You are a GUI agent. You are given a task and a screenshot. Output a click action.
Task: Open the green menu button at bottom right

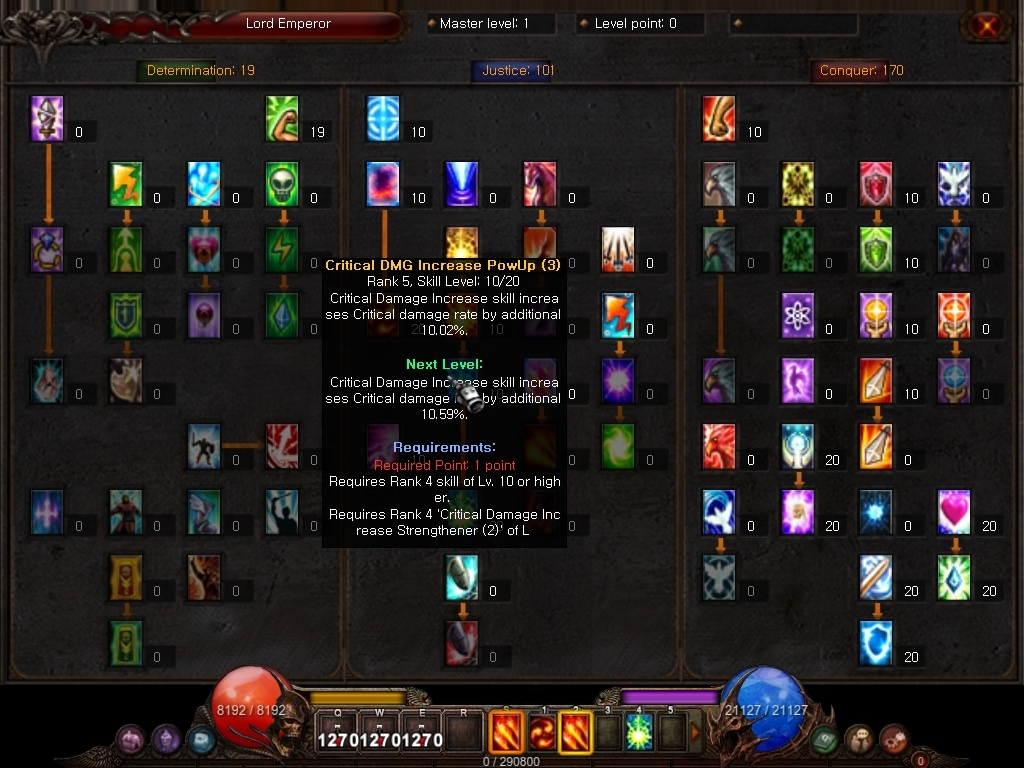click(x=824, y=739)
